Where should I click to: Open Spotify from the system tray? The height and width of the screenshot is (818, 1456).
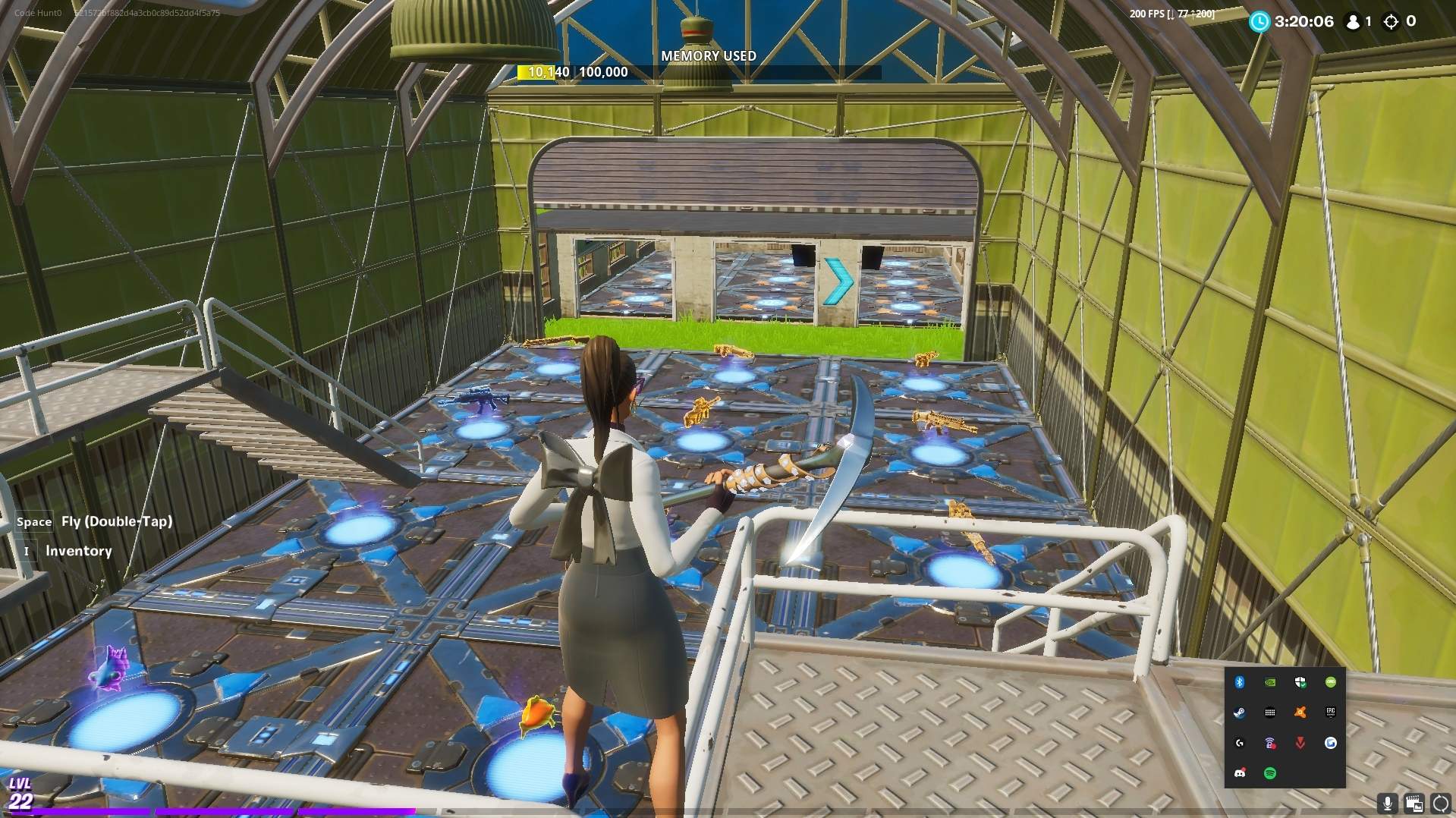(1270, 772)
